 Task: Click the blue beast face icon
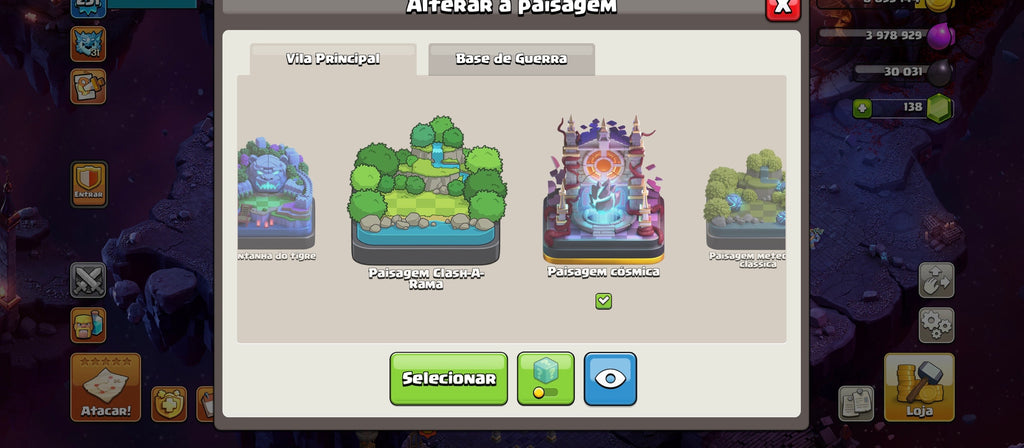pyautogui.click(x=88, y=43)
